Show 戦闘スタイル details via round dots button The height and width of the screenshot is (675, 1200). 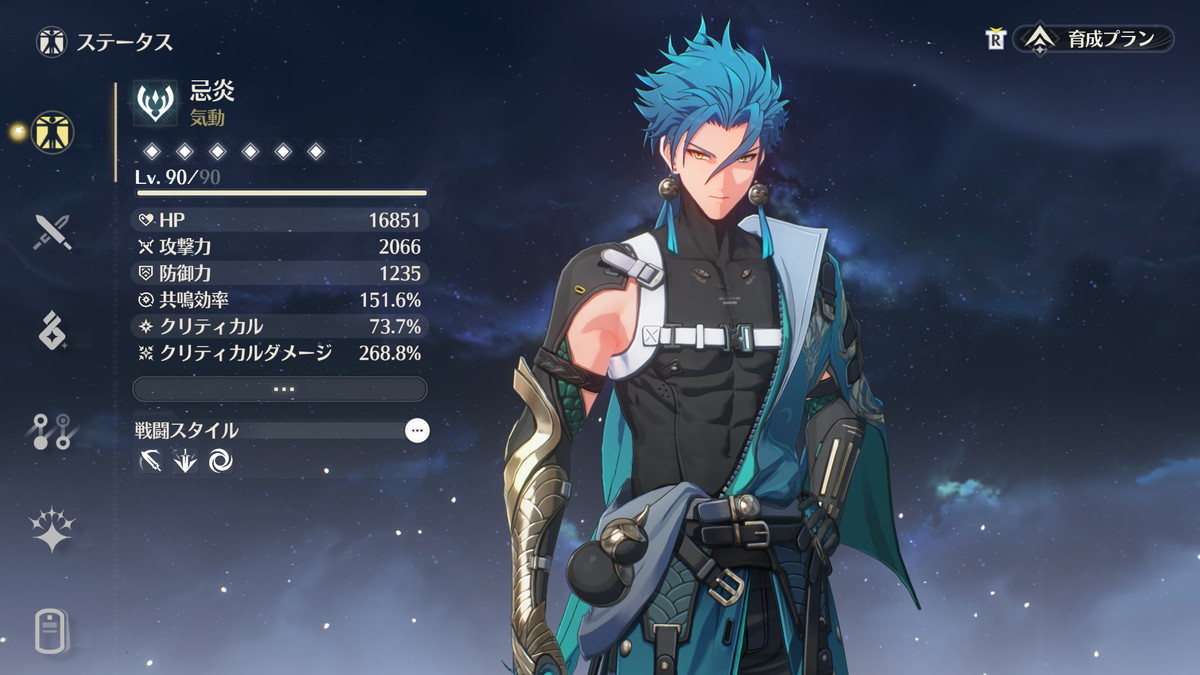(417, 430)
